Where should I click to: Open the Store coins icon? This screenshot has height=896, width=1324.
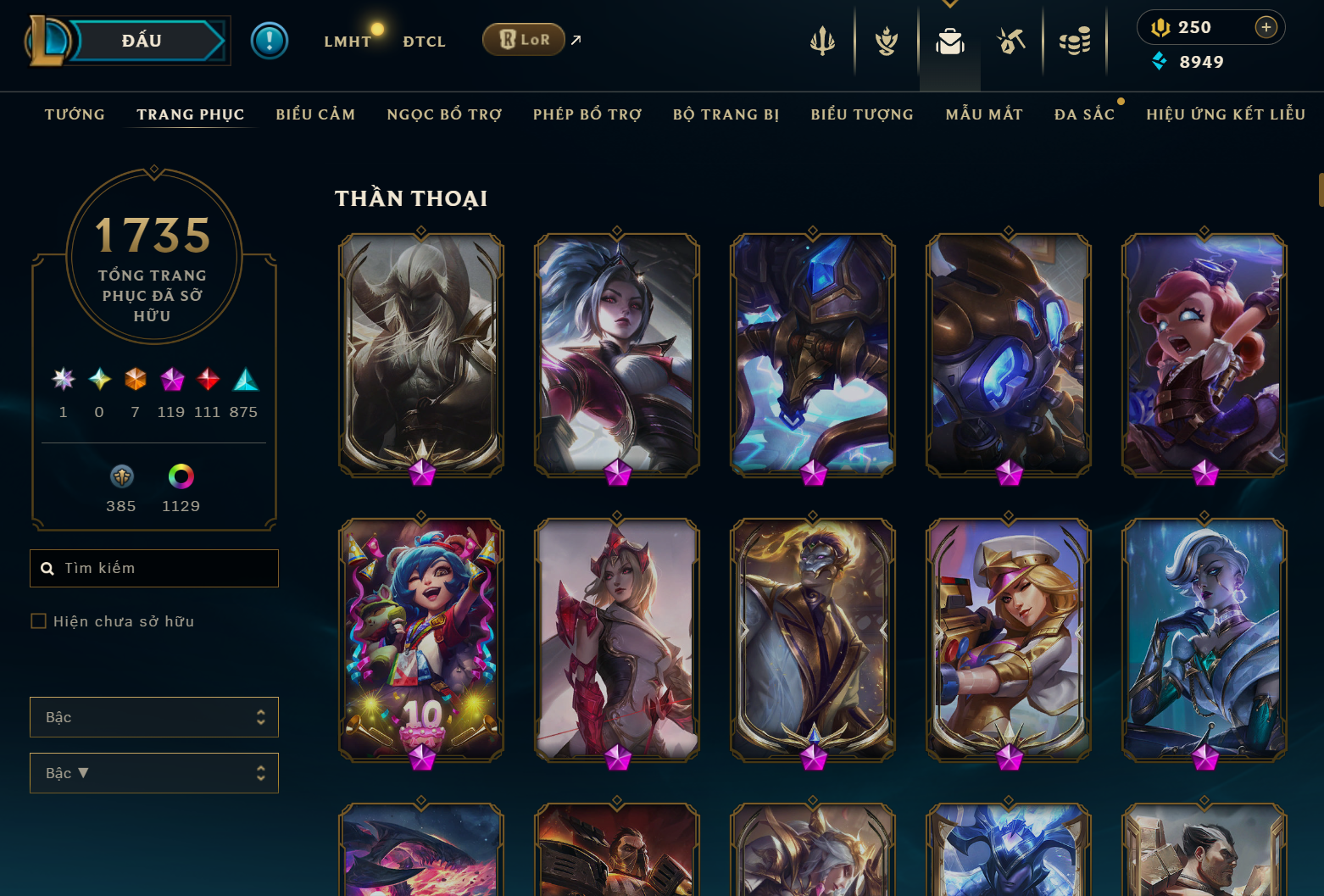coord(1075,40)
